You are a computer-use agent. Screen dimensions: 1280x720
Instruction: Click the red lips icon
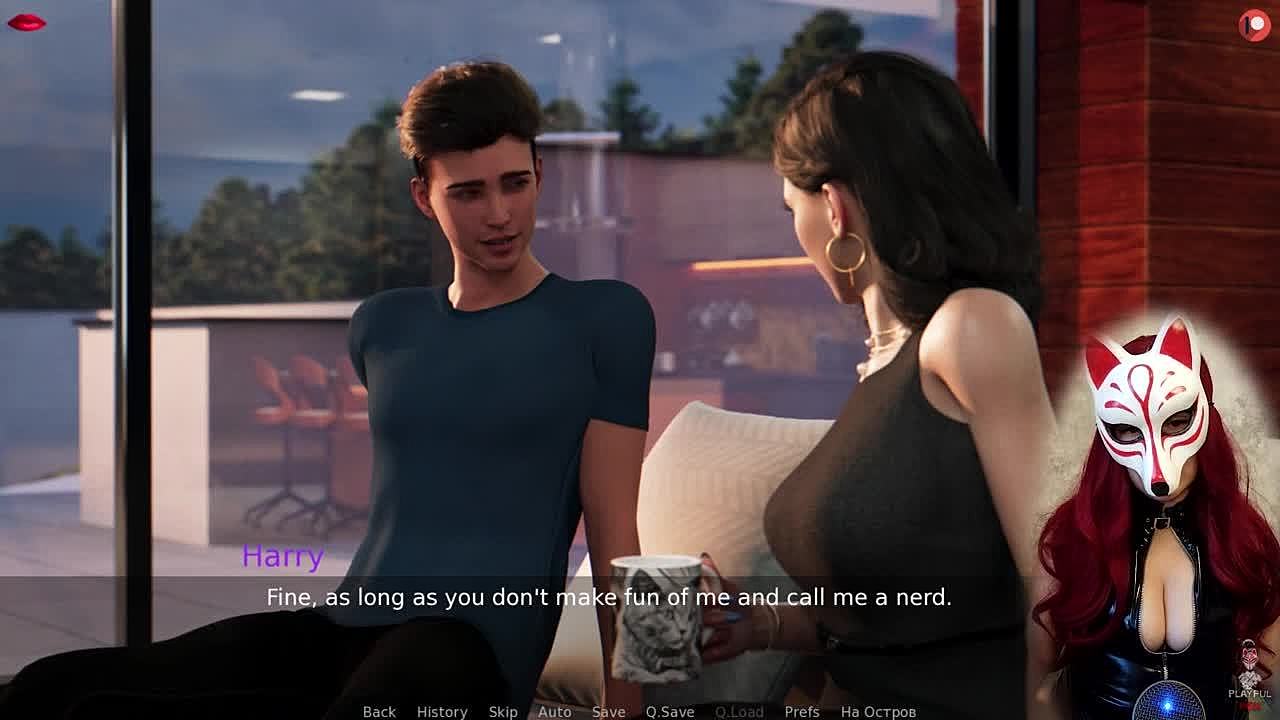[26, 22]
